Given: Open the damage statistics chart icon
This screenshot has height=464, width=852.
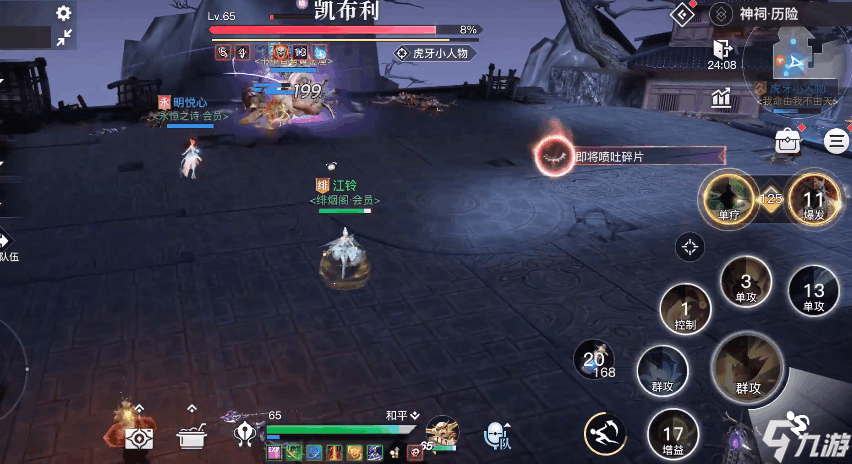Looking at the screenshot, I should 722,97.
